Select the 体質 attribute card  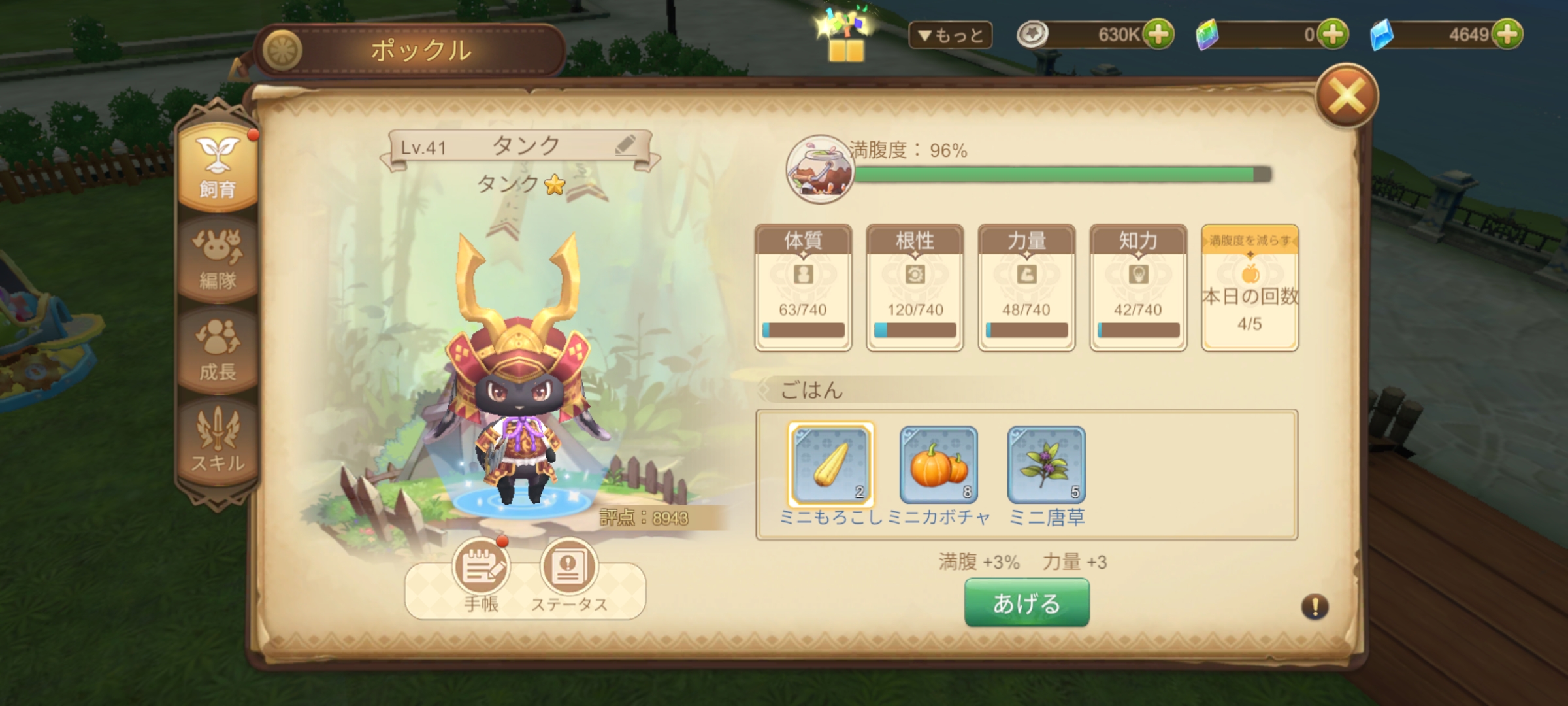(x=803, y=288)
